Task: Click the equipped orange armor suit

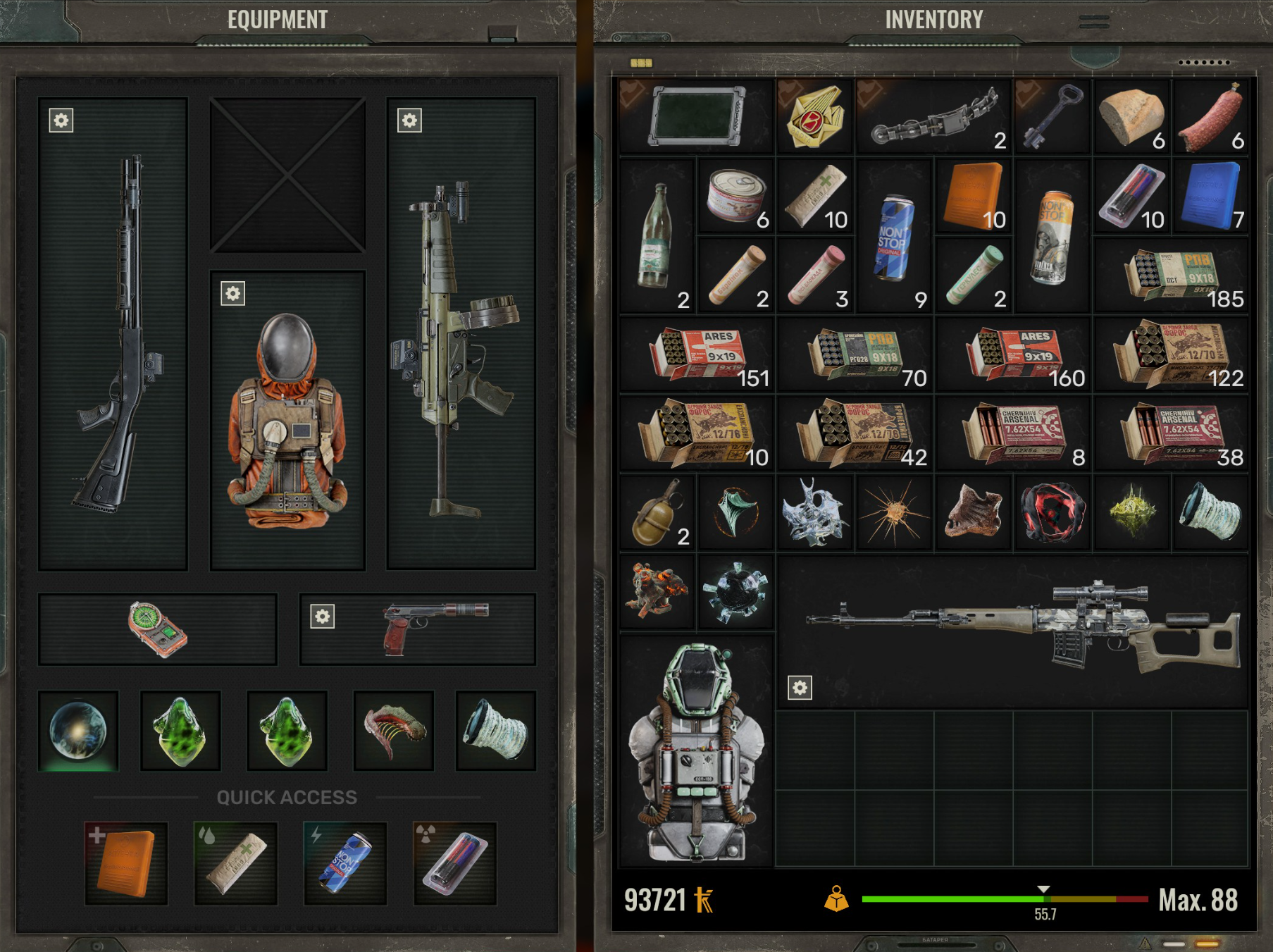Action: click(x=287, y=421)
